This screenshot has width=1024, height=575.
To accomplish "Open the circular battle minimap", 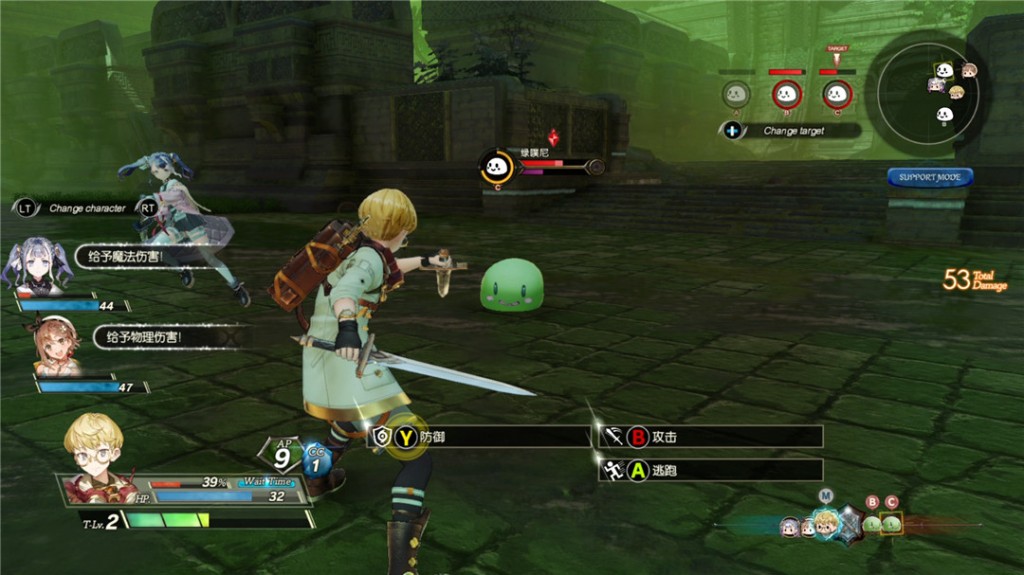I will tap(928, 92).
